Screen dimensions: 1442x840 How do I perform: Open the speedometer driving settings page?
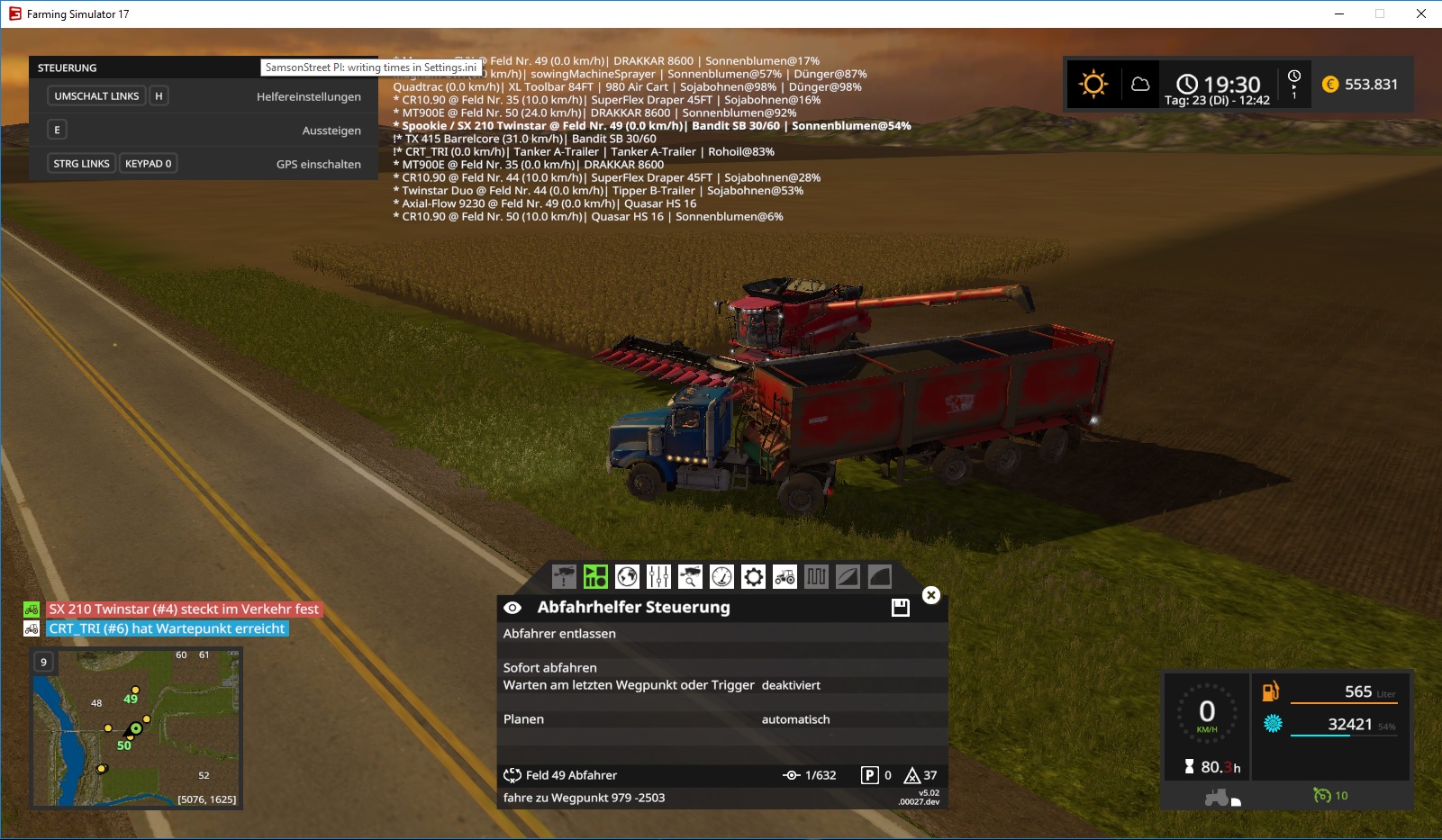coord(723,577)
